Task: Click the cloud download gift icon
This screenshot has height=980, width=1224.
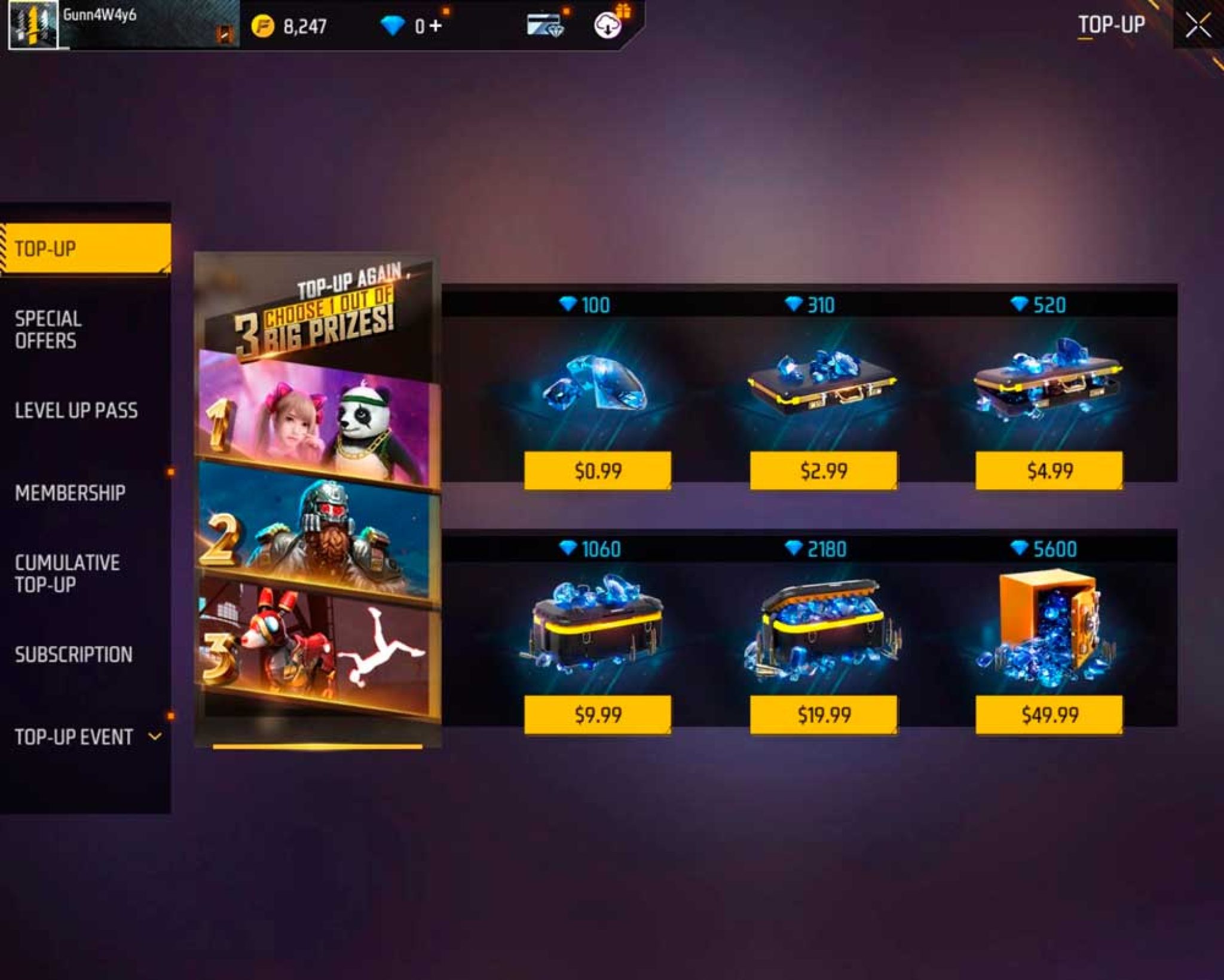Action: [607, 25]
